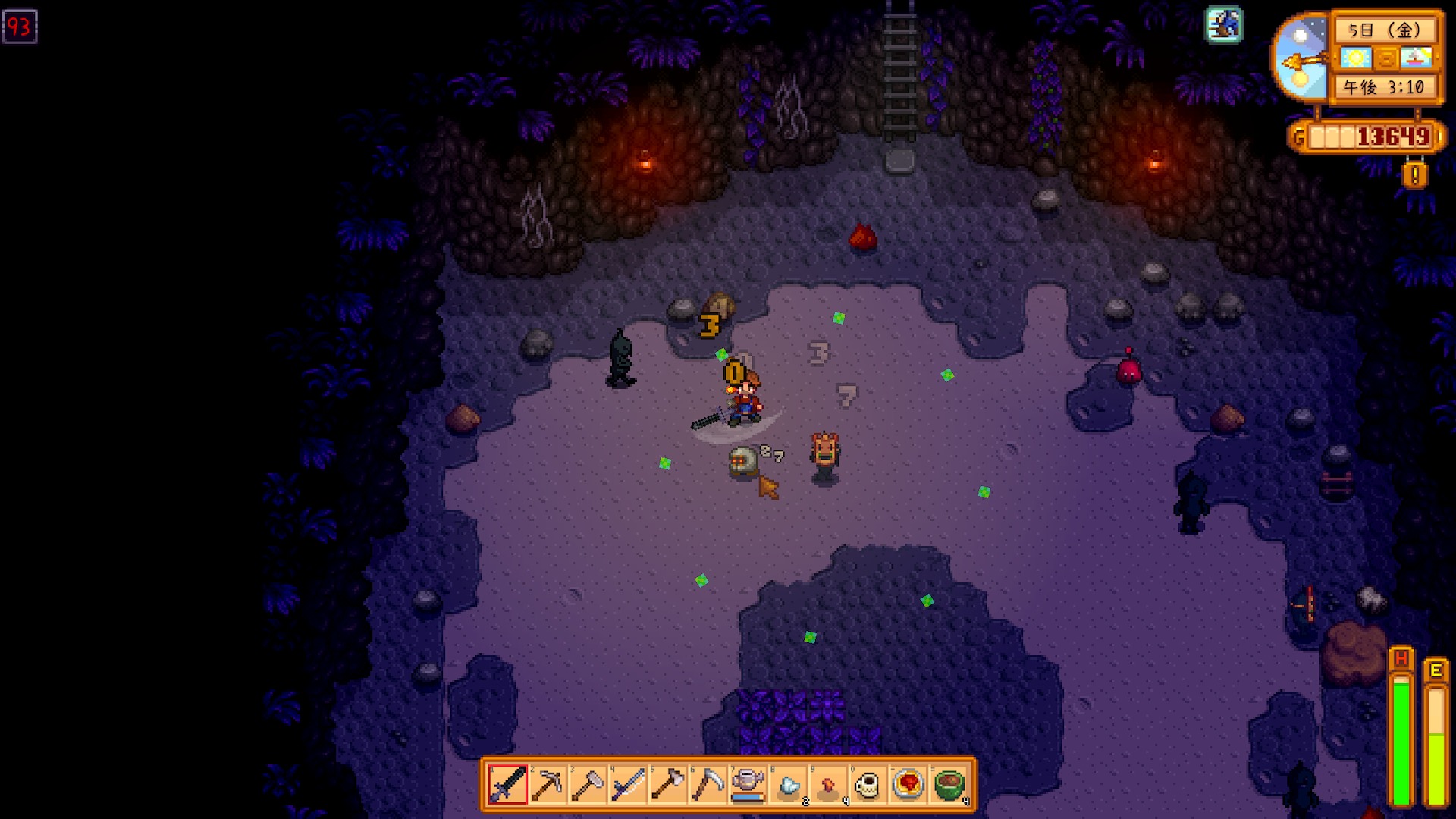Pick the watering can slot
Viewport: 1456px width, 819px height.
click(x=748, y=784)
